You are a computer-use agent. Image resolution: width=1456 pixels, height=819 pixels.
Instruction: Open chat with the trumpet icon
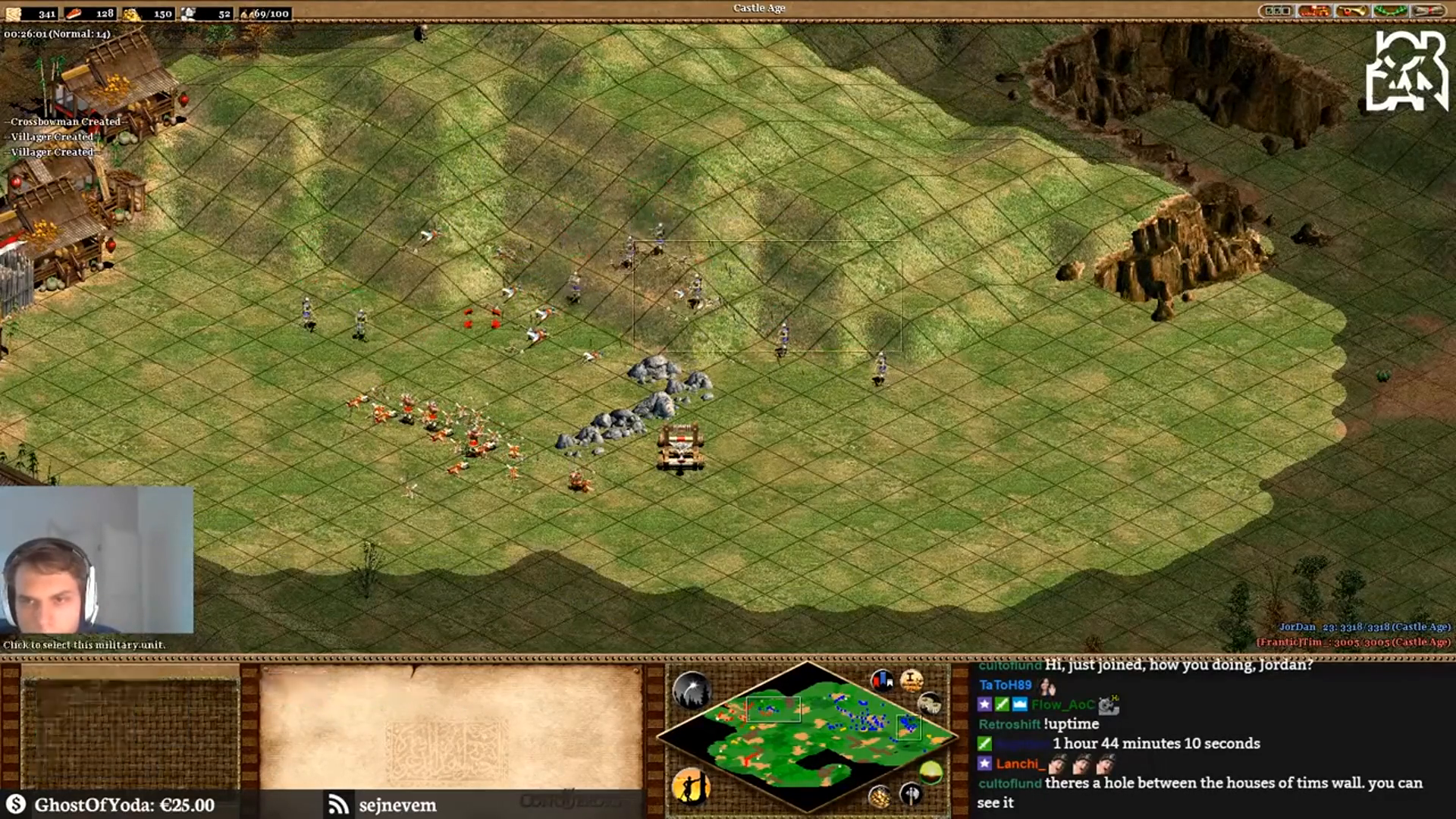point(1354,11)
